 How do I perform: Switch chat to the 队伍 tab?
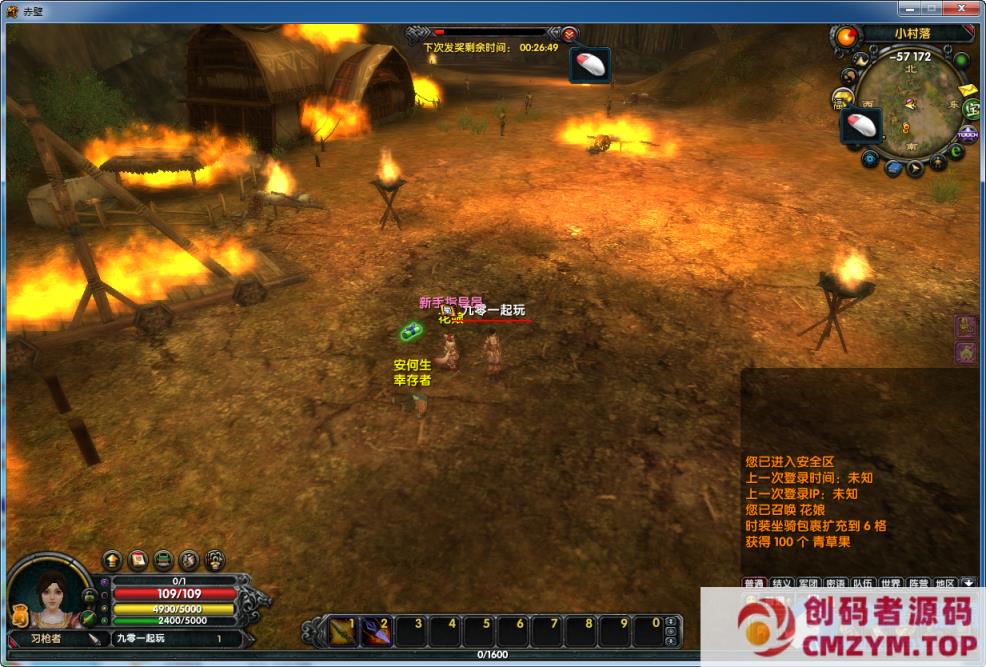pyautogui.click(x=863, y=583)
